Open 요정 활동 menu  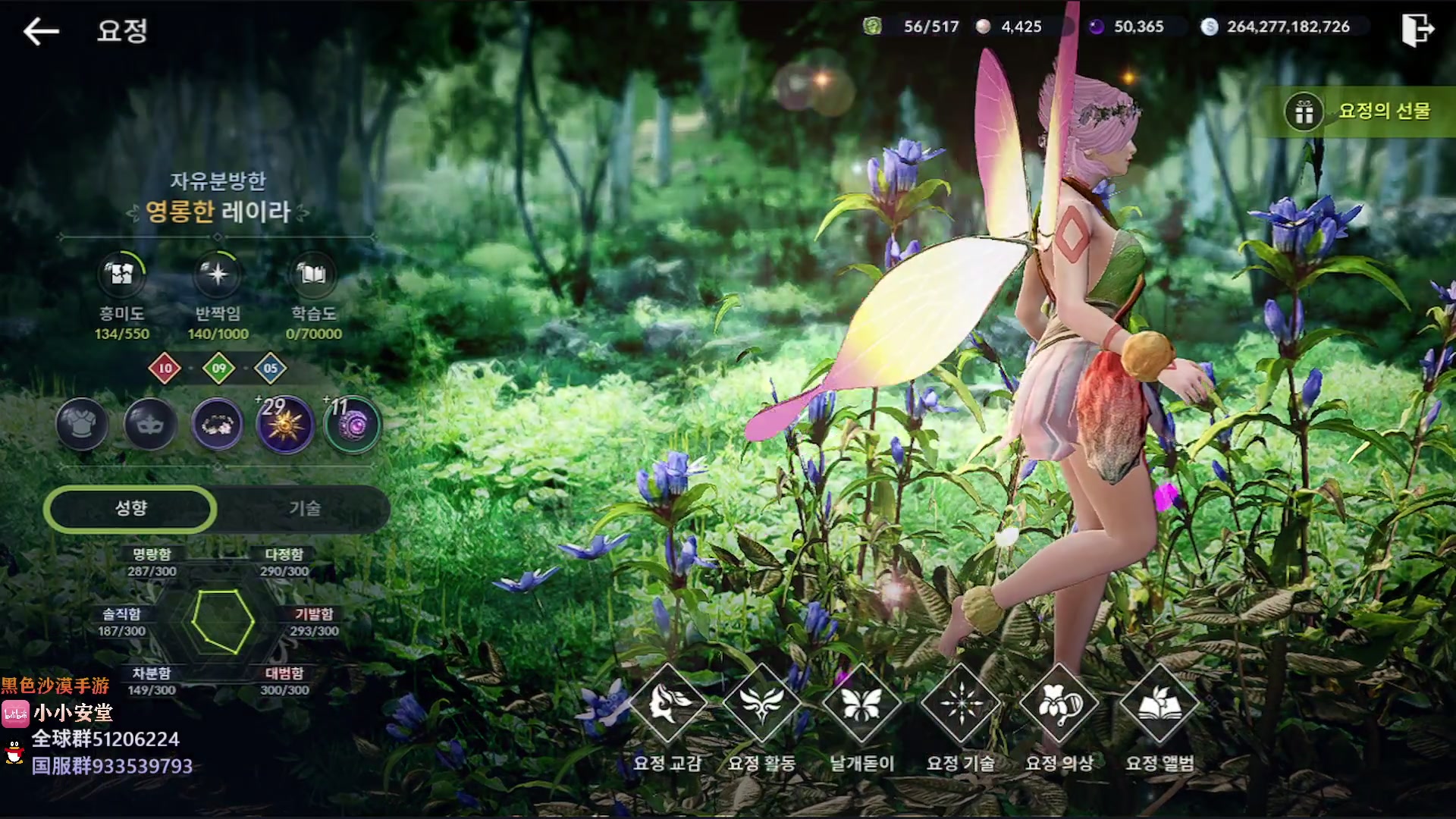point(762,704)
